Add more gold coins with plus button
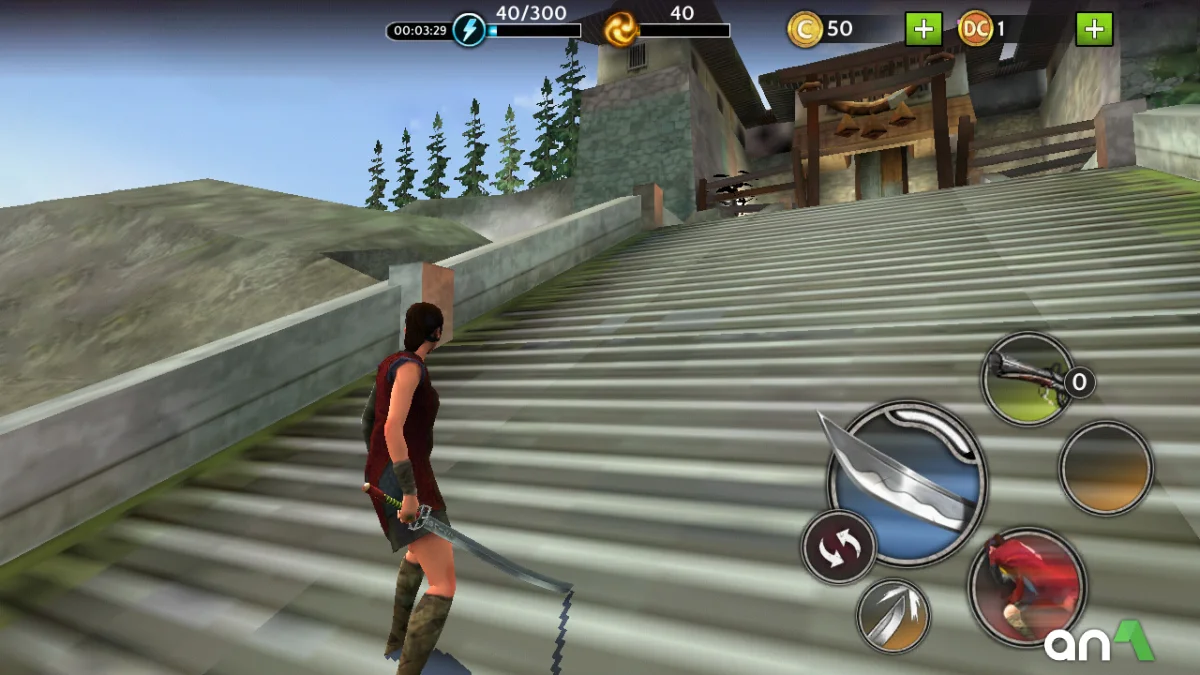 coord(923,29)
